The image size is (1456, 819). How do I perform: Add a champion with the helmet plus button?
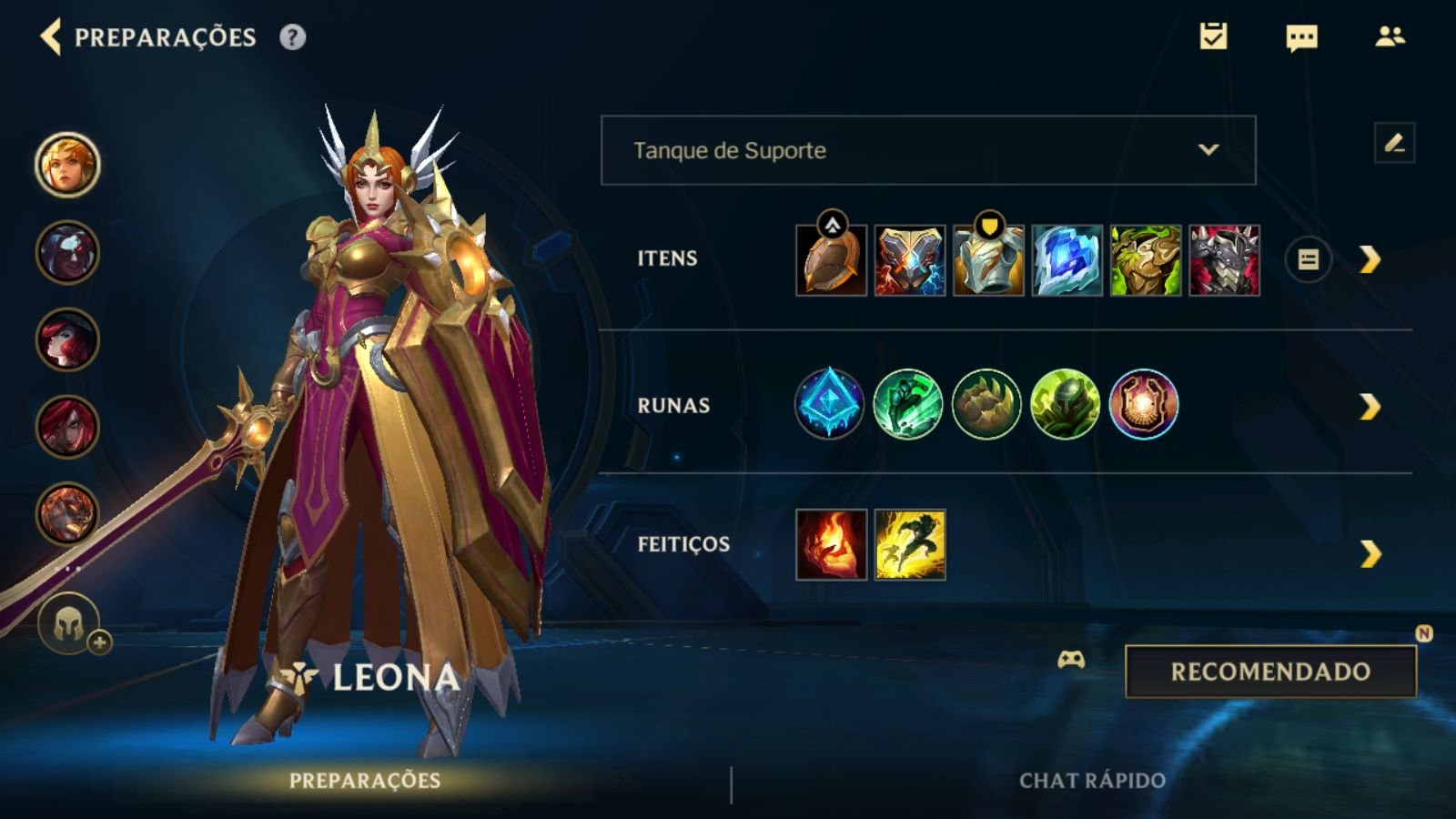click(70, 625)
